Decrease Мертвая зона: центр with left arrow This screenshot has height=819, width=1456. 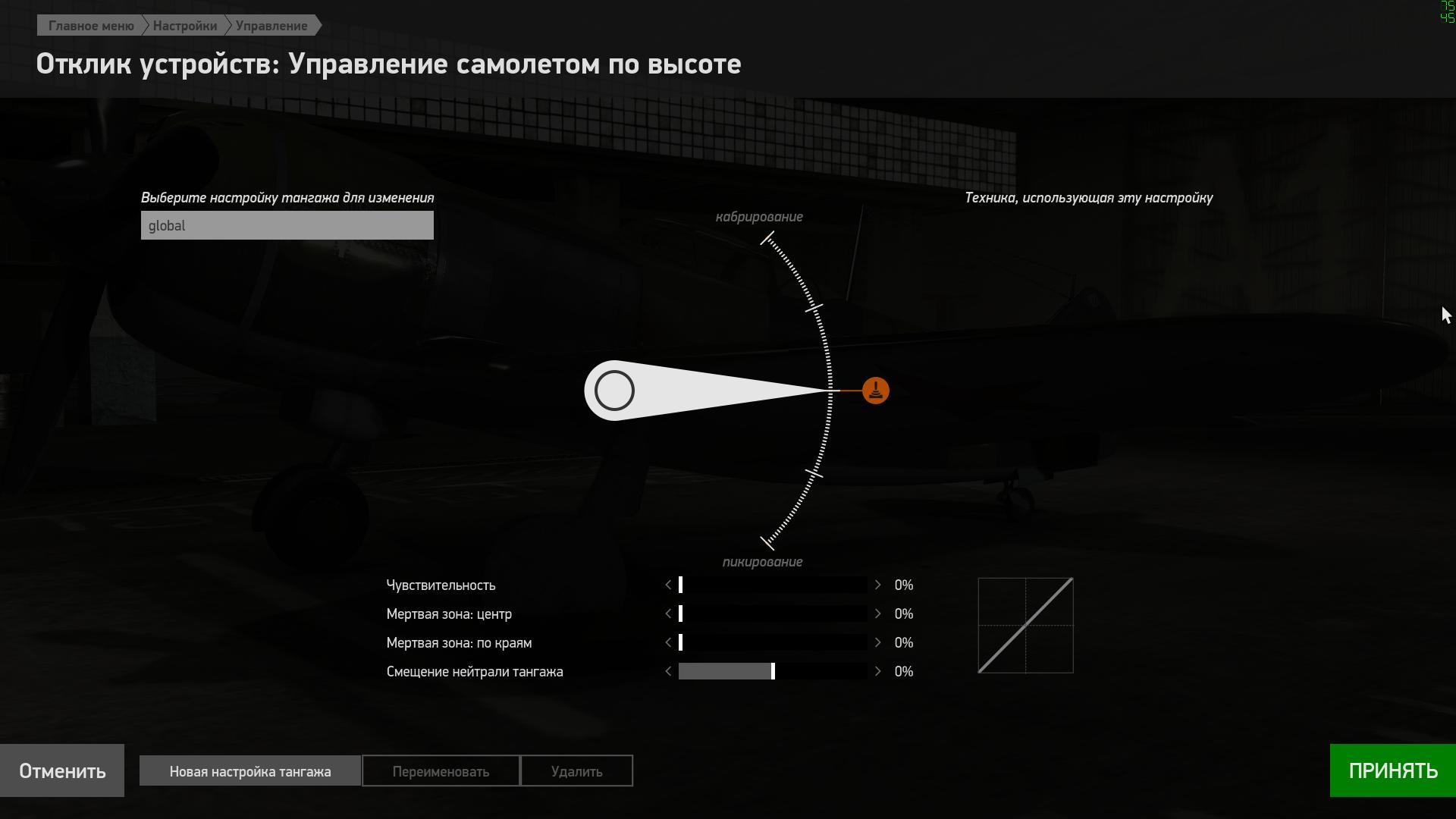pos(668,613)
